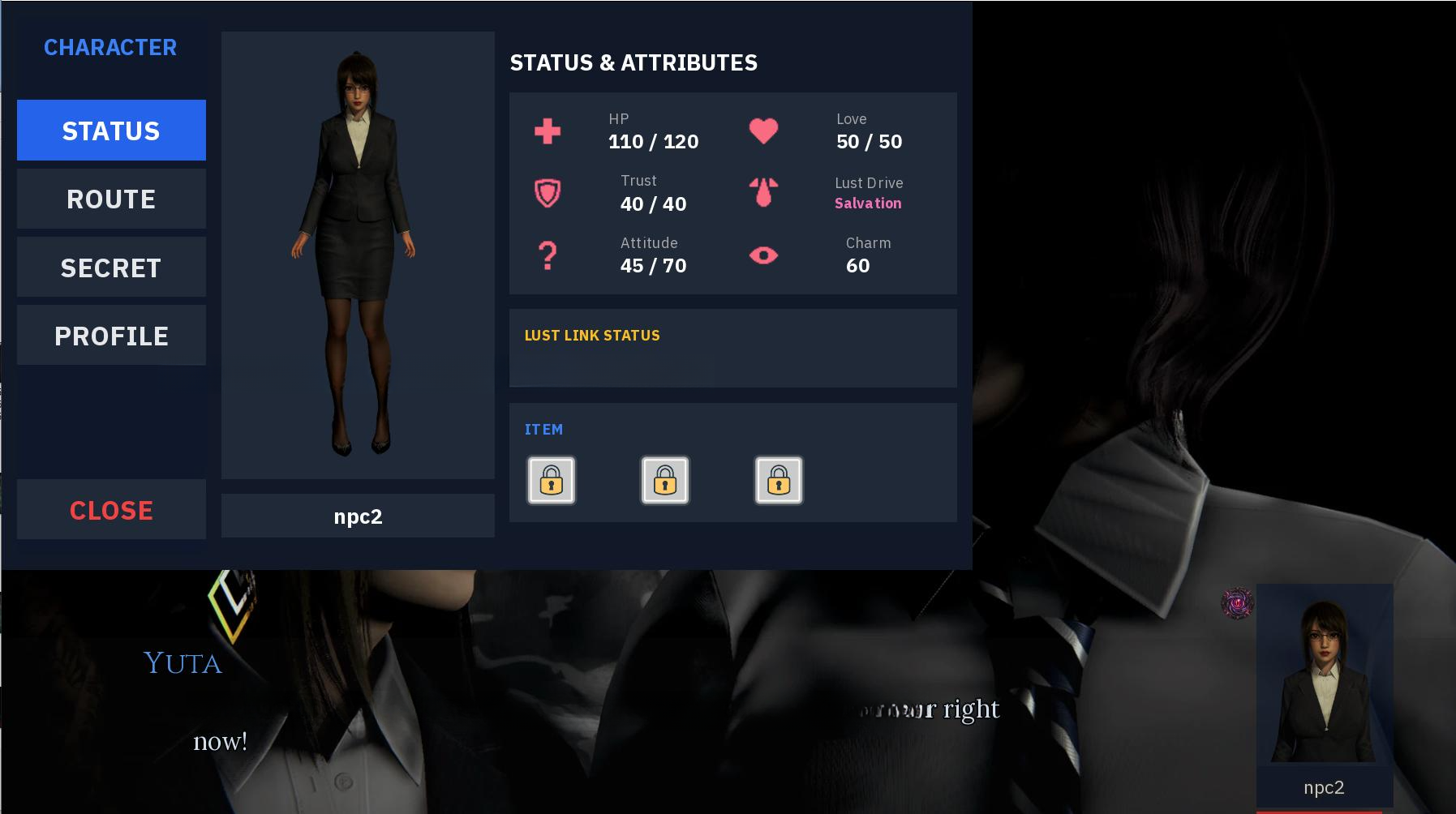Image resolution: width=1456 pixels, height=814 pixels.
Task: View the Profile tab
Action: 111,336
